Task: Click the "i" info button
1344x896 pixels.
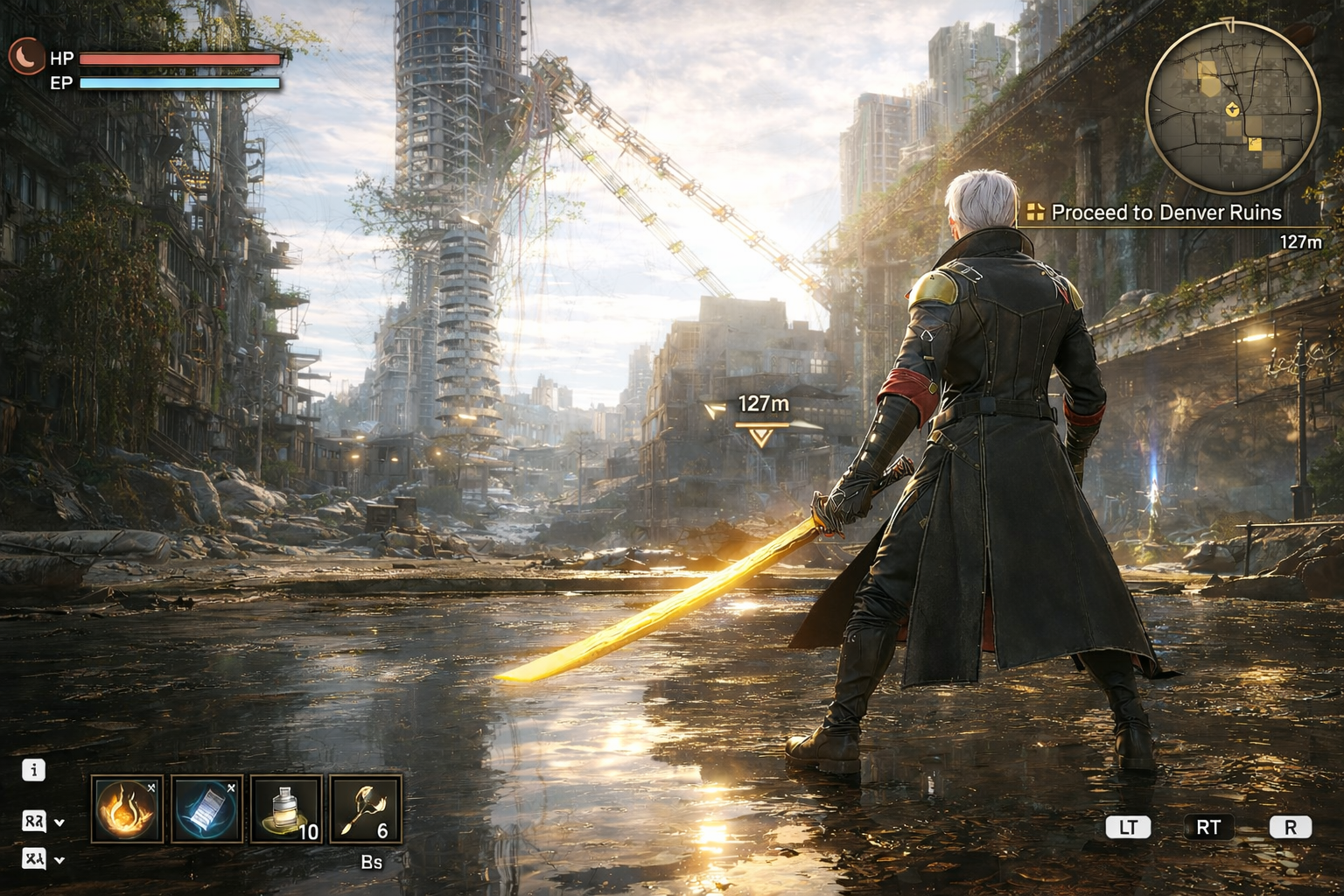Action: coord(33,770)
